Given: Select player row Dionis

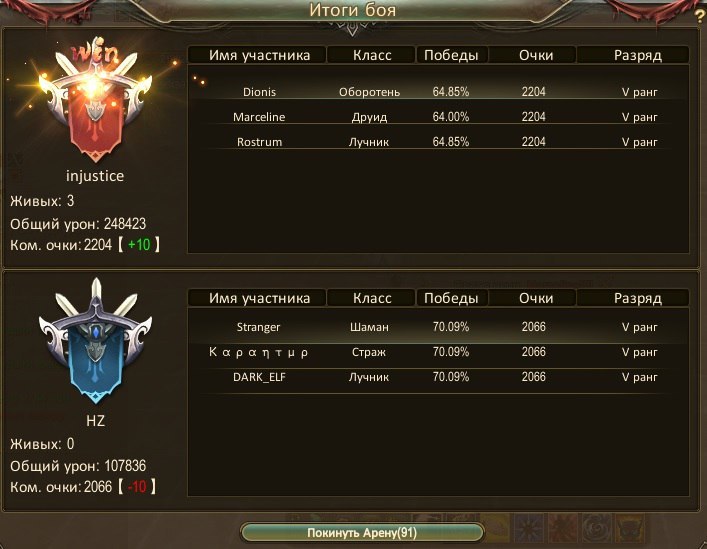Looking at the screenshot, I should click(438, 92).
